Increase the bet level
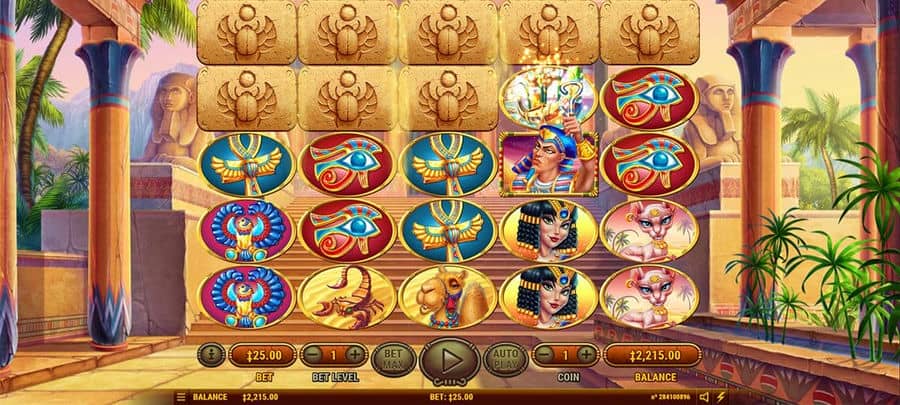This screenshot has height=405, width=900. click(356, 354)
